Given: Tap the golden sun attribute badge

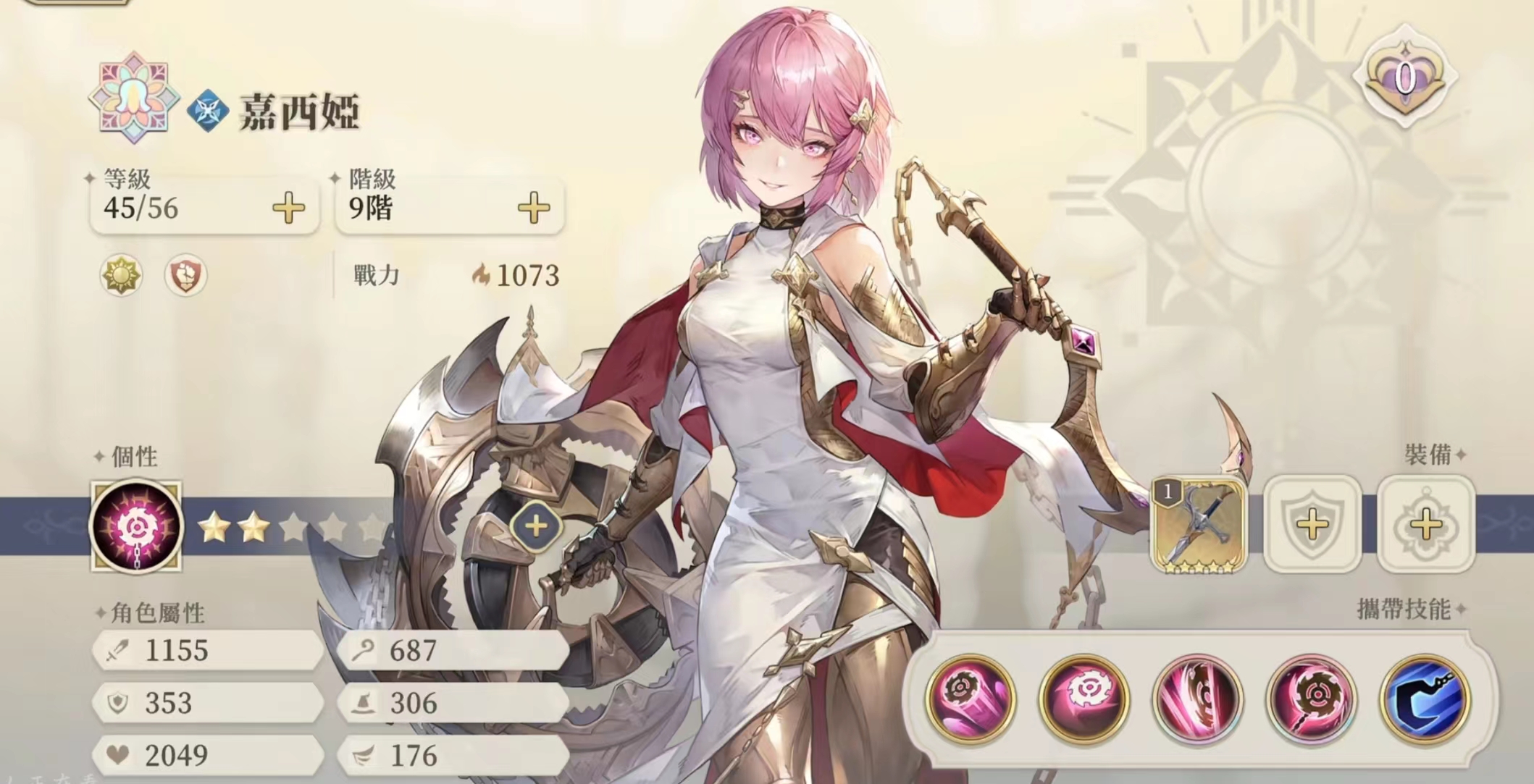Looking at the screenshot, I should 121,275.
